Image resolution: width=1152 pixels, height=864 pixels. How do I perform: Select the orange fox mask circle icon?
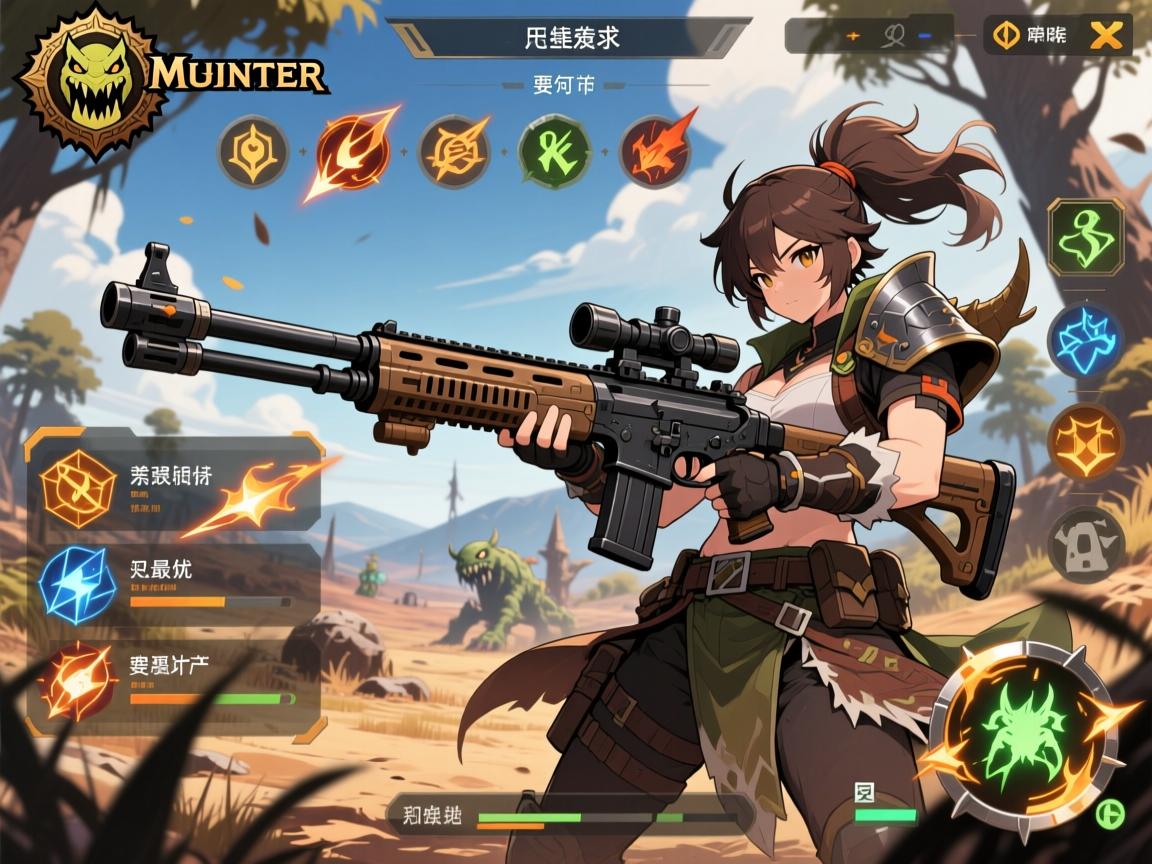[x=1086, y=441]
